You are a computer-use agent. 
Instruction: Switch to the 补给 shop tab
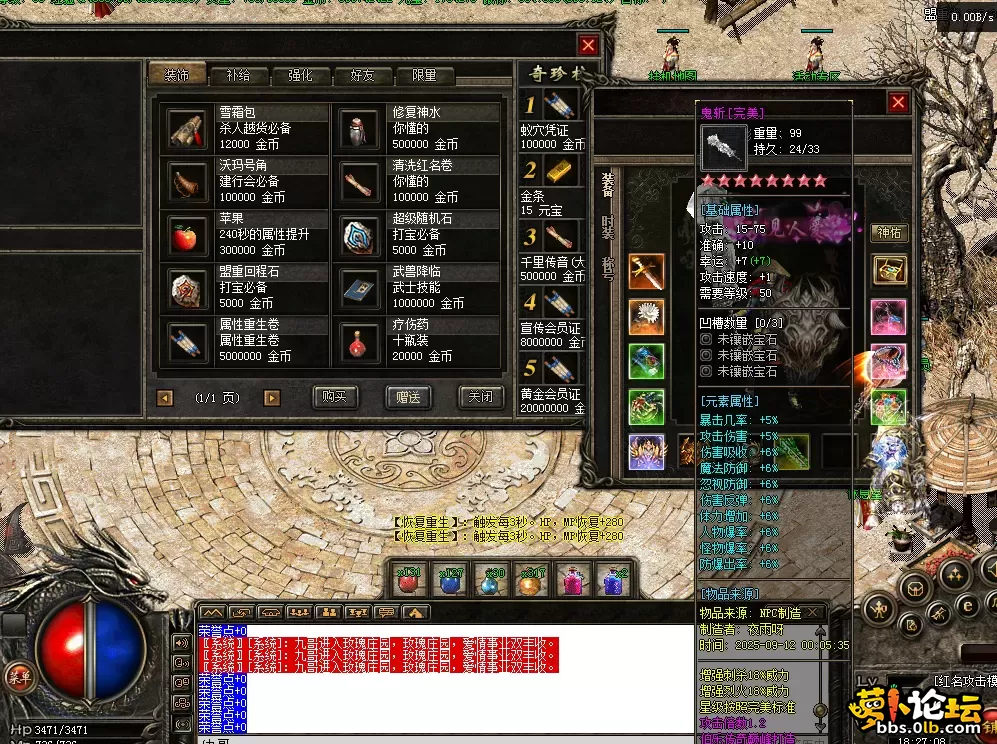[238, 75]
